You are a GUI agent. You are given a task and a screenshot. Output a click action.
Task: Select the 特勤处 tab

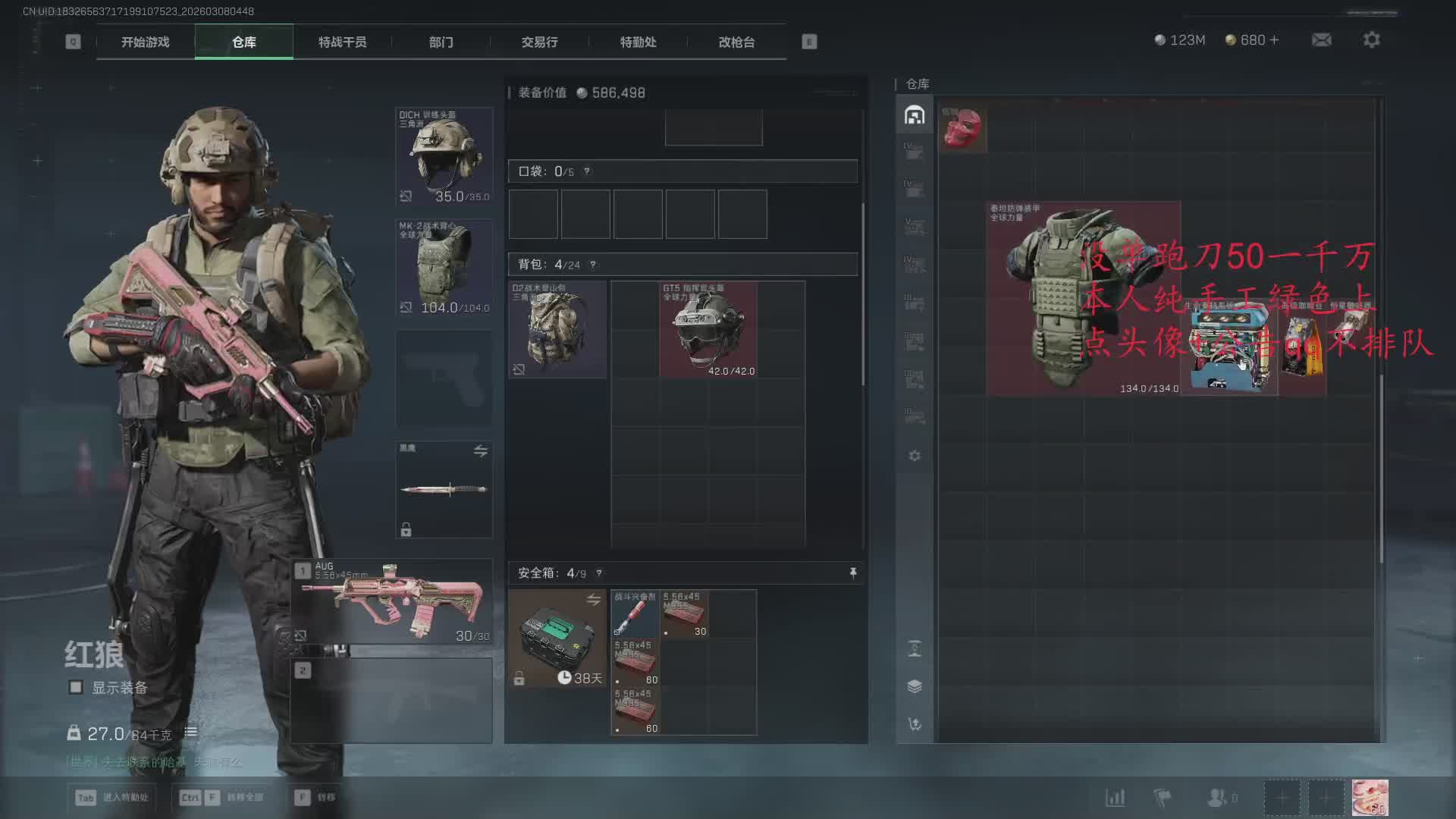[638, 42]
